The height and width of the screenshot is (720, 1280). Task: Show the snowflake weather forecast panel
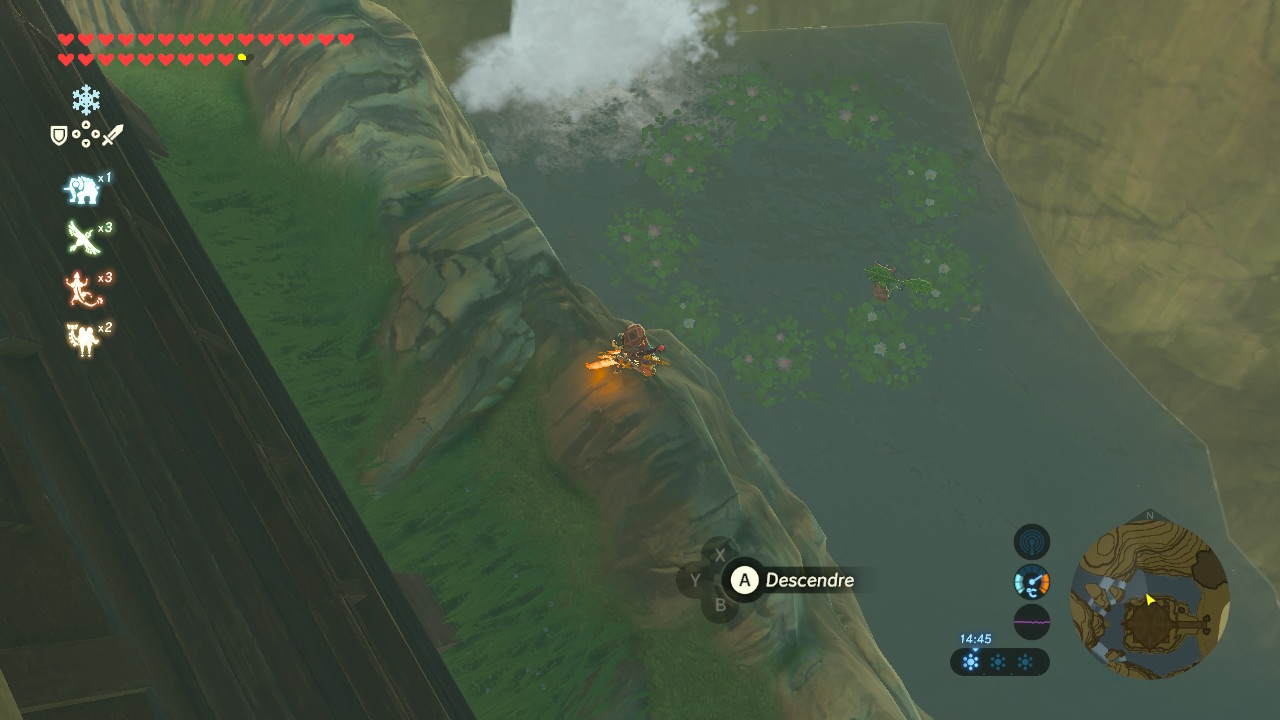click(999, 662)
